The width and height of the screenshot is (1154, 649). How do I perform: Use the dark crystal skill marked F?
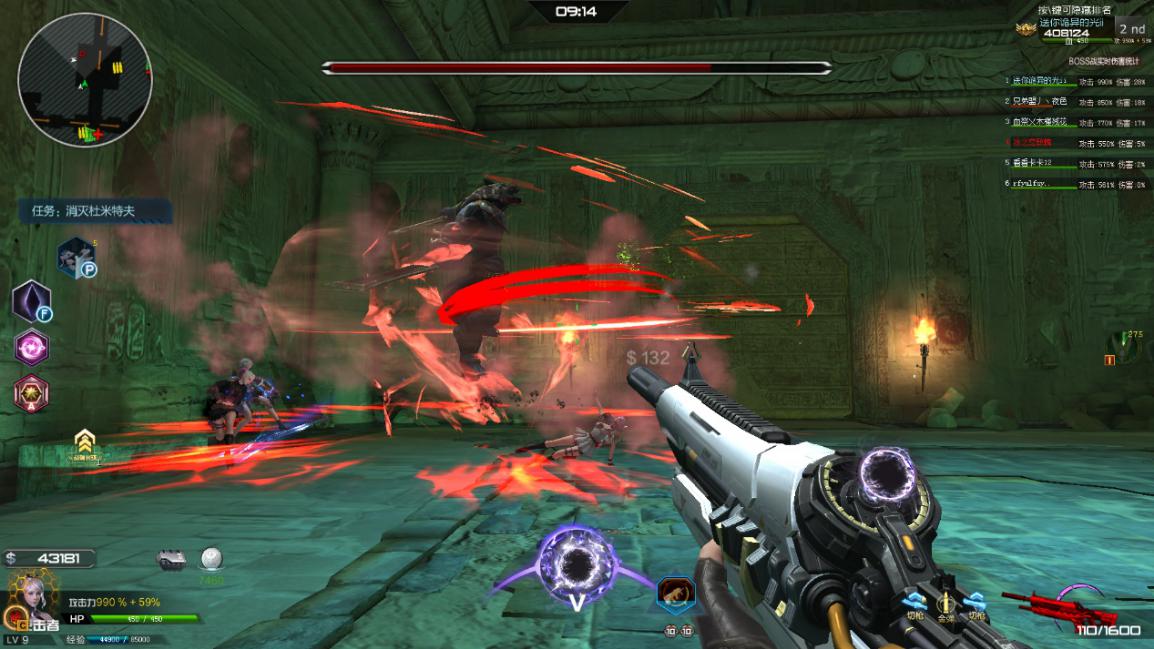[31, 301]
